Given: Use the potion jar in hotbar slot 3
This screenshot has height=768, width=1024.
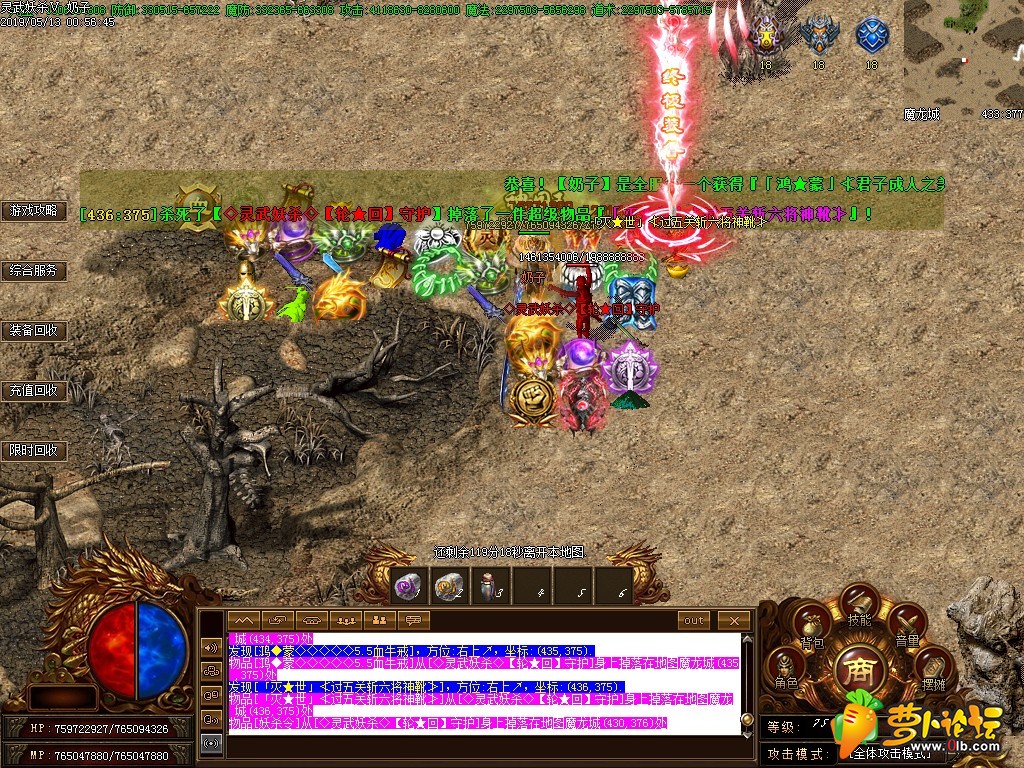Looking at the screenshot, I should (x=492, y=587).
